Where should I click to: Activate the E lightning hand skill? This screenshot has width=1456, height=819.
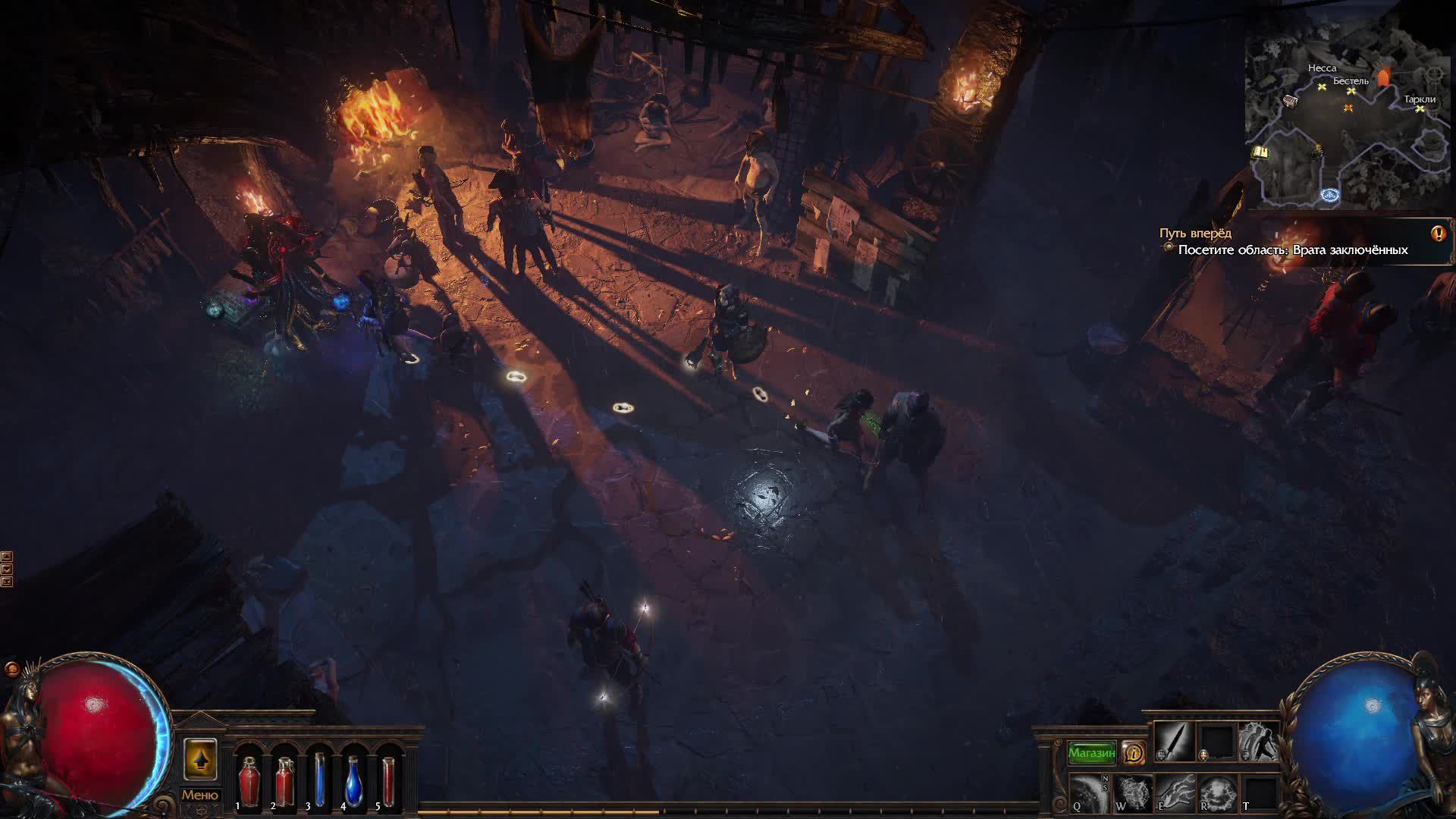[1175, 793]
